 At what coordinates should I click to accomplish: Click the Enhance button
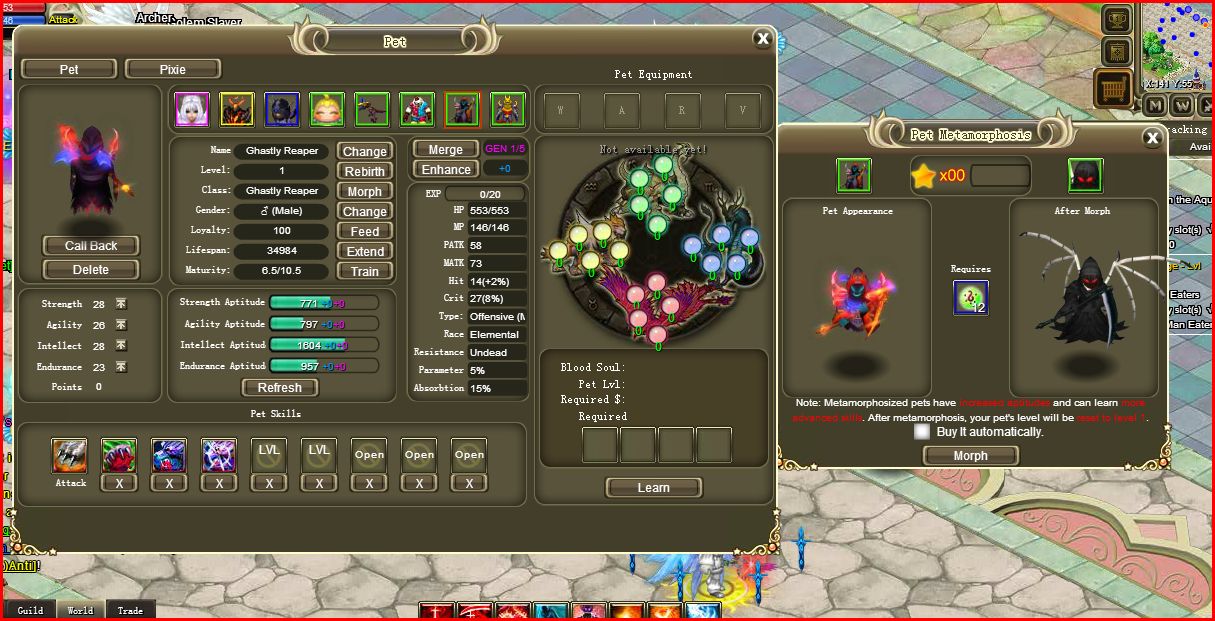(445, 169)
